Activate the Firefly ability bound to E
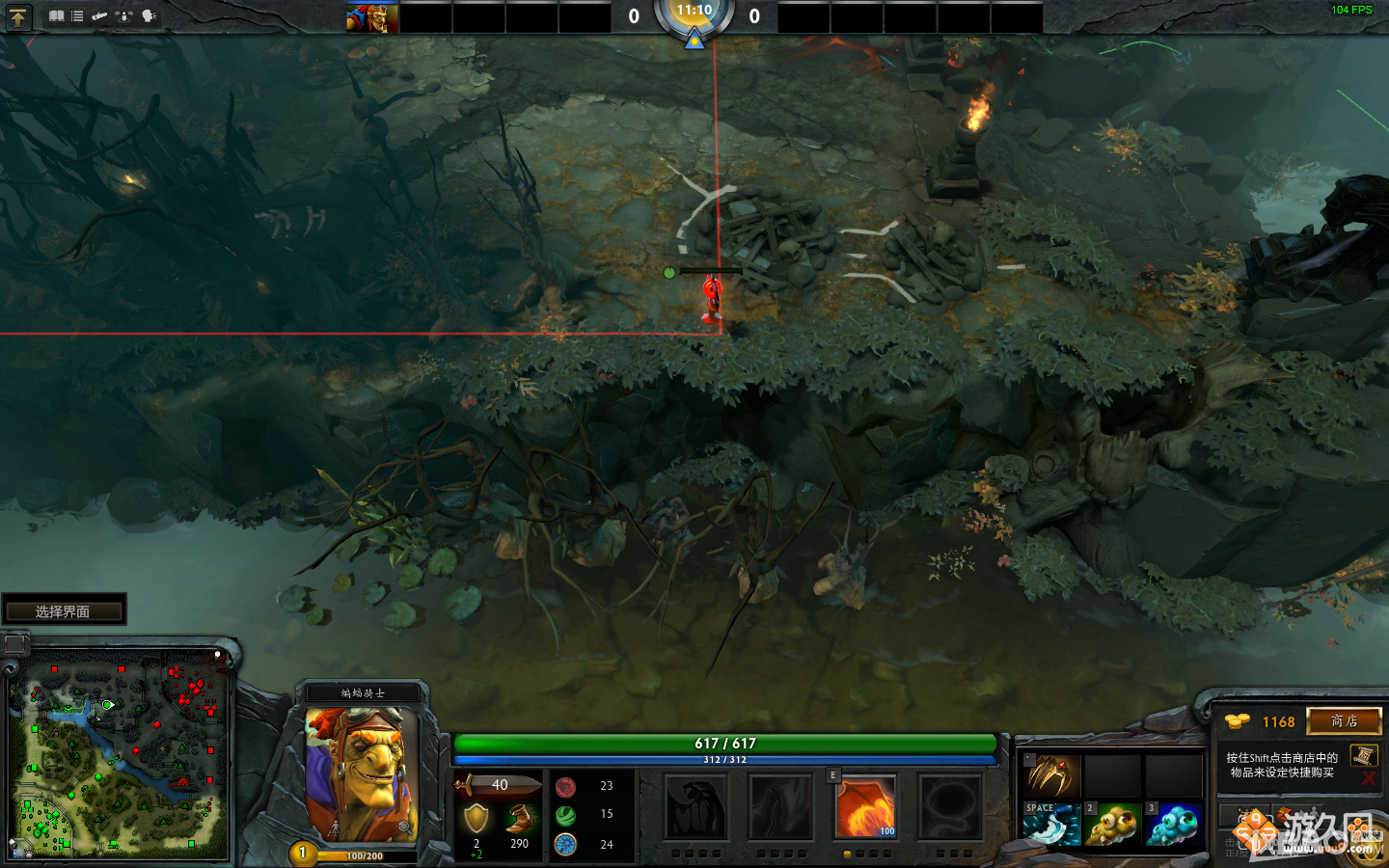This screenshot has height=868, width=1389. (865, 807)
